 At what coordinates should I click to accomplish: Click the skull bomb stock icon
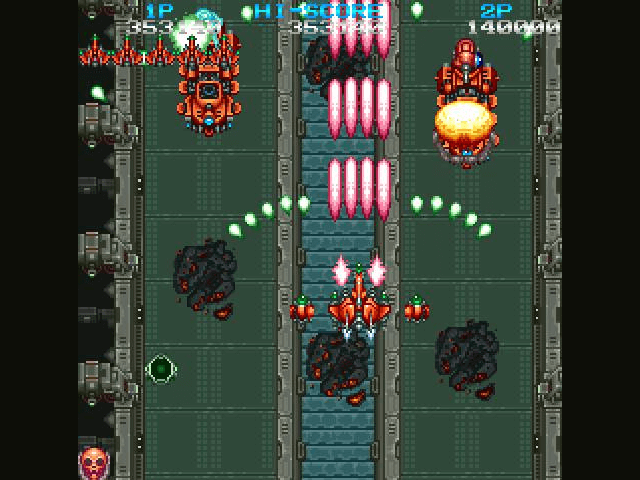(x=94, y=461)
